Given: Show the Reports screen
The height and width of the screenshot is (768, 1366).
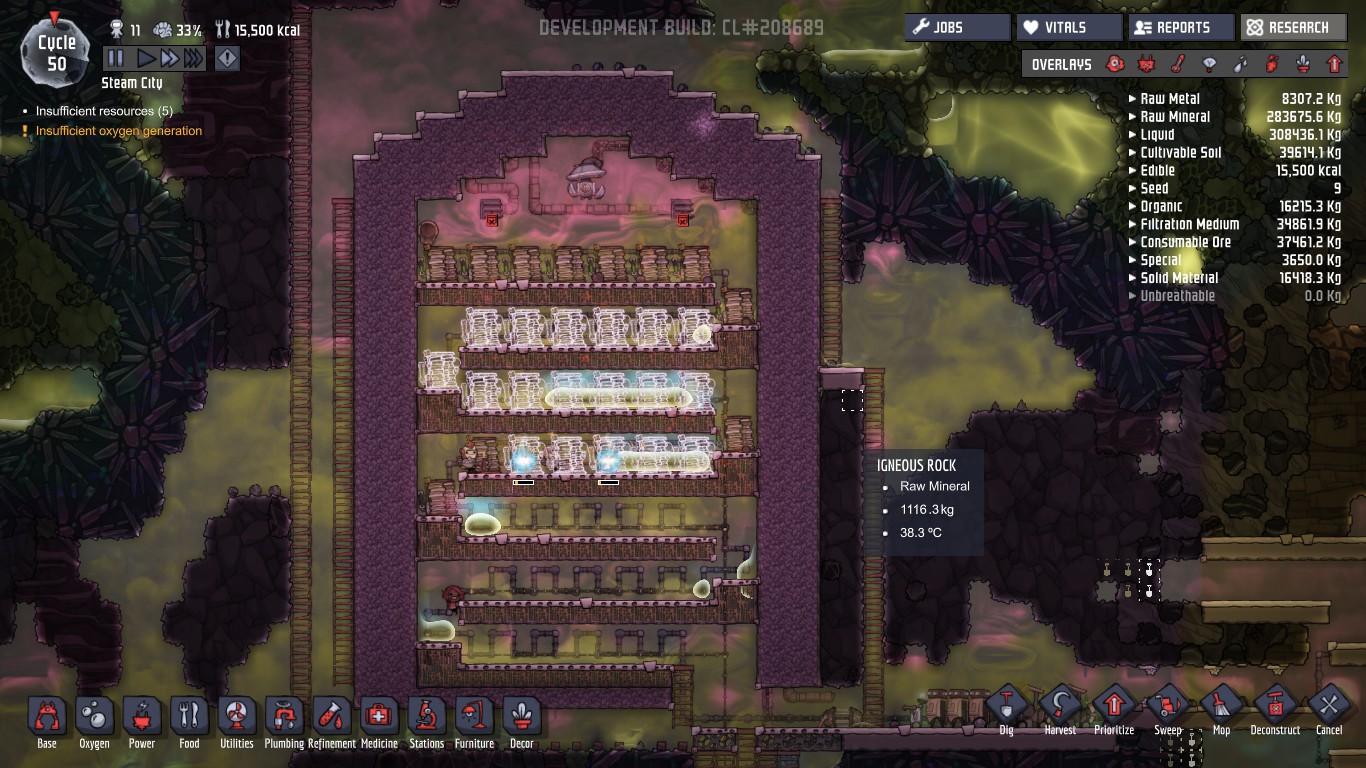Looking at the screenshot, I should (1180, 27).
